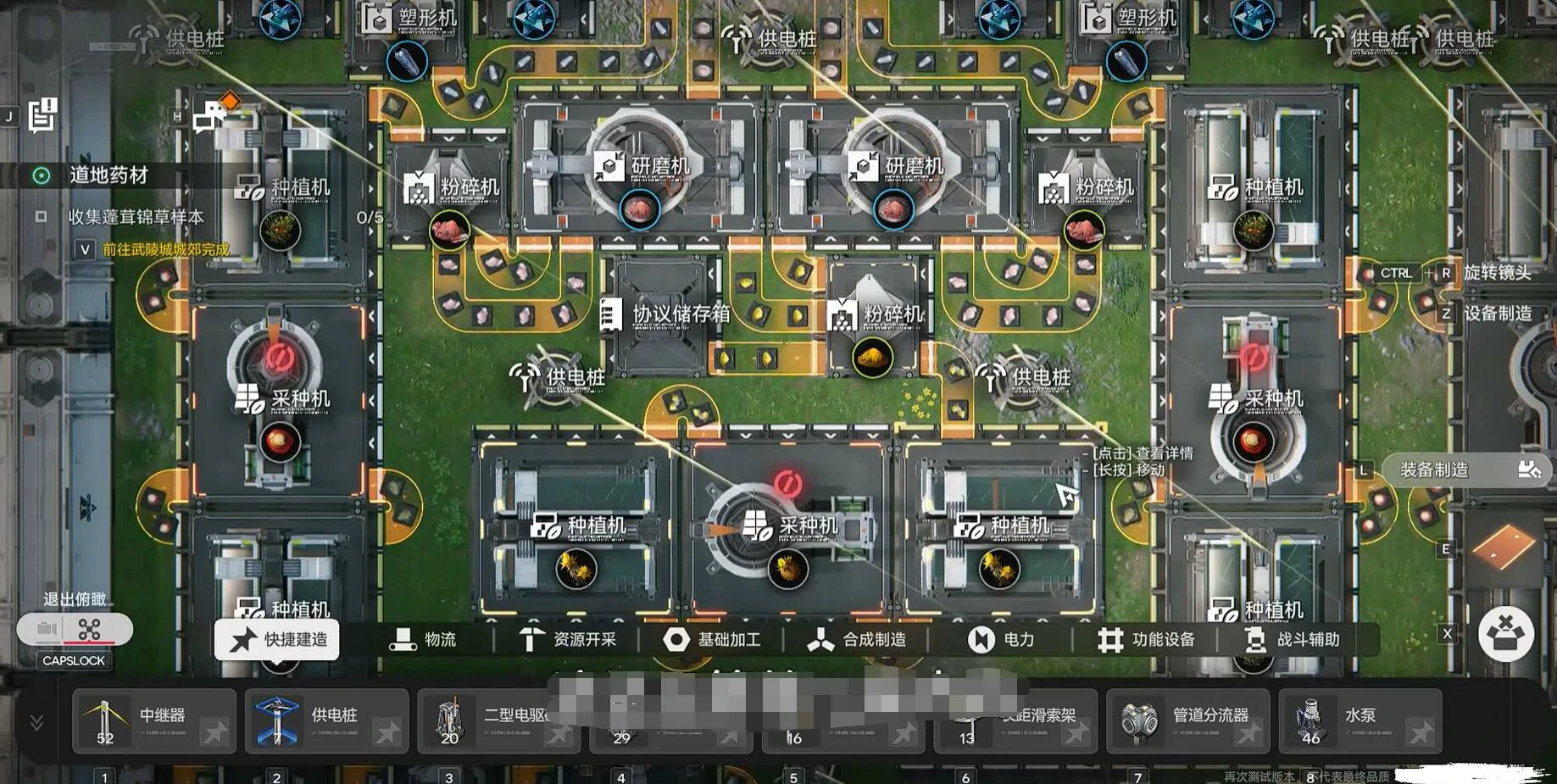Open the mission log clipboard icon
The width and height of the screenshot is (1557, 784).
pos(42,115)
